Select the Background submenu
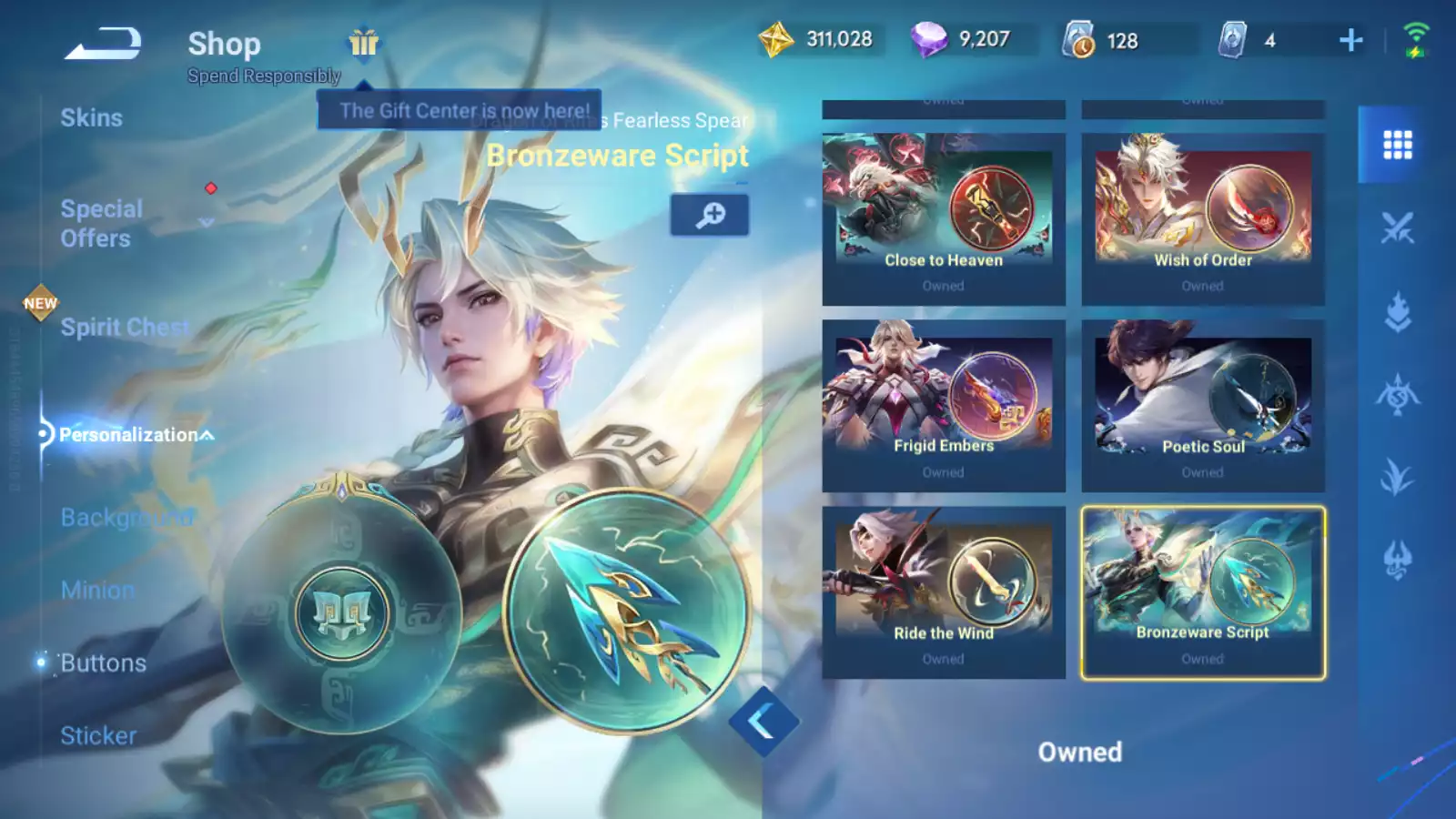 pos(126,517)
